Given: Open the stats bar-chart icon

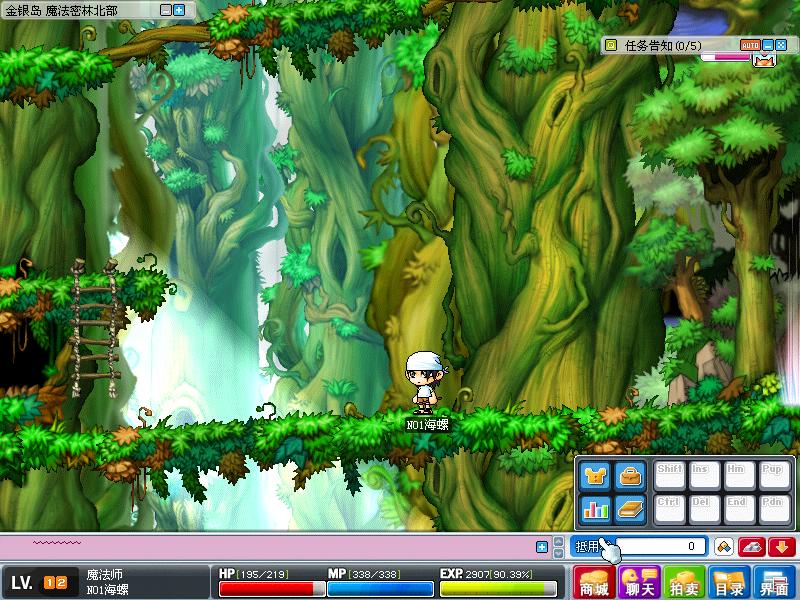Looking at the screenshot, I should pos(595,508).
